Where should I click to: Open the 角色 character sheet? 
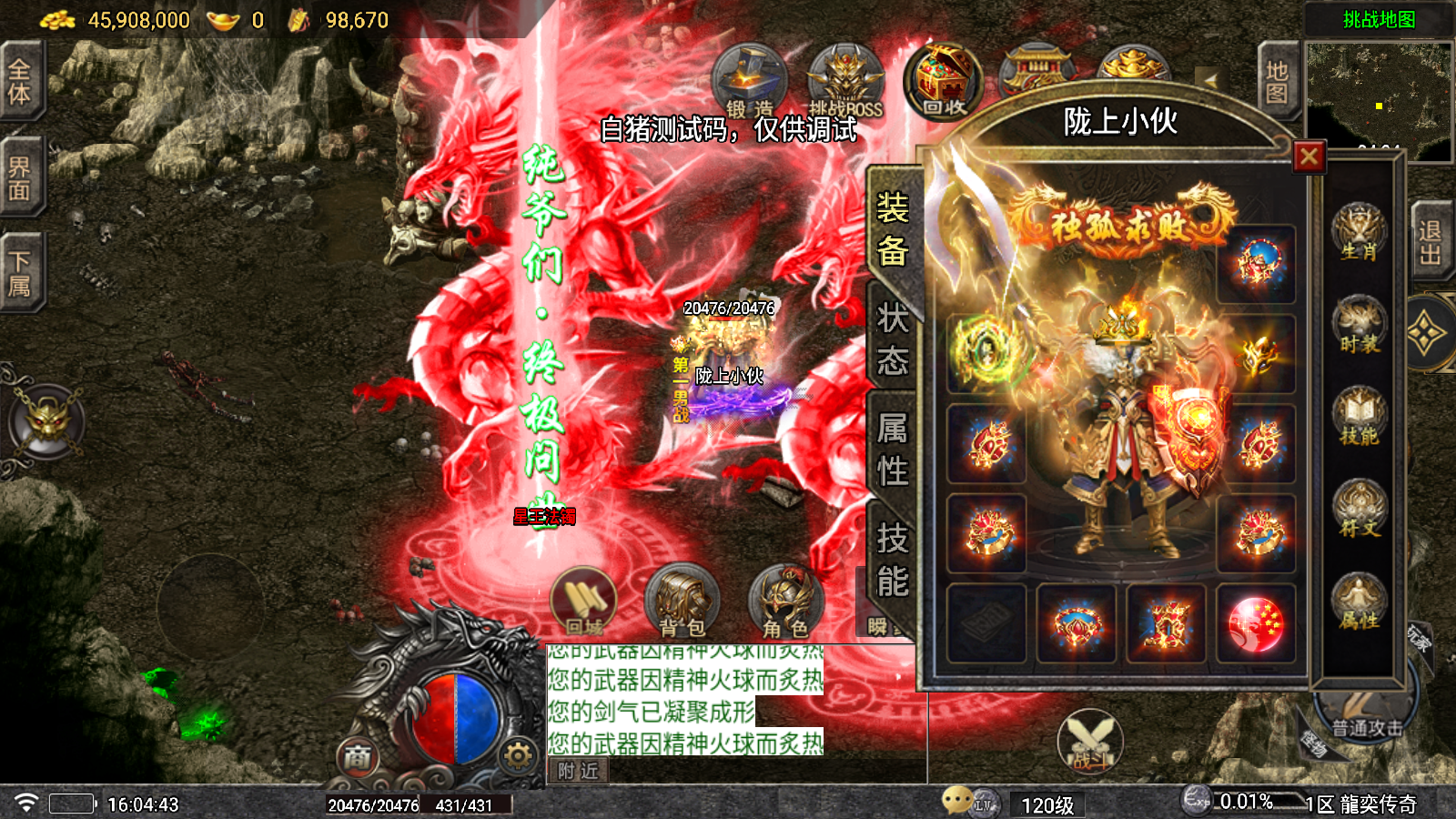[785, 602]
